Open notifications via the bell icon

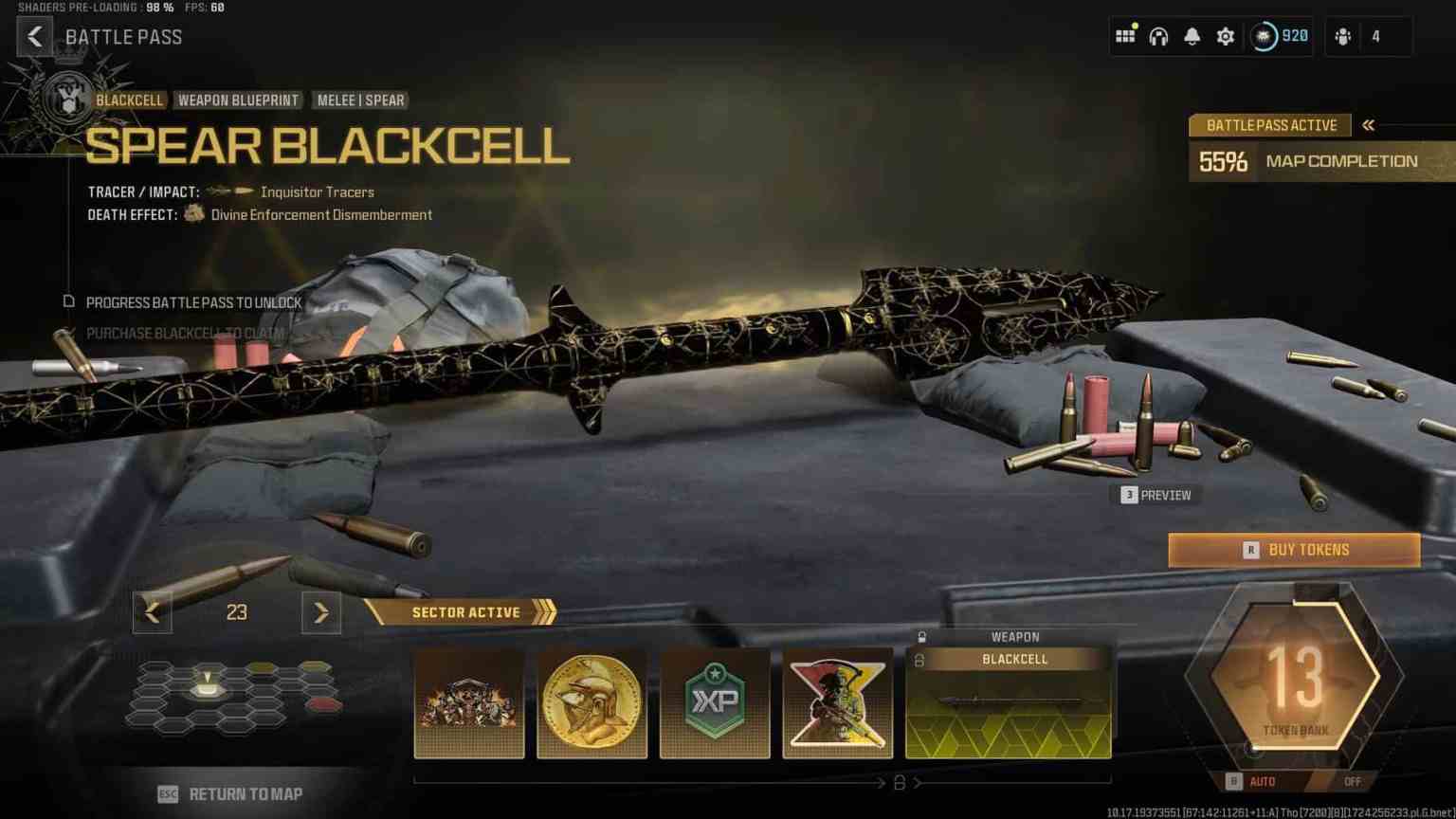[1192, 36]
